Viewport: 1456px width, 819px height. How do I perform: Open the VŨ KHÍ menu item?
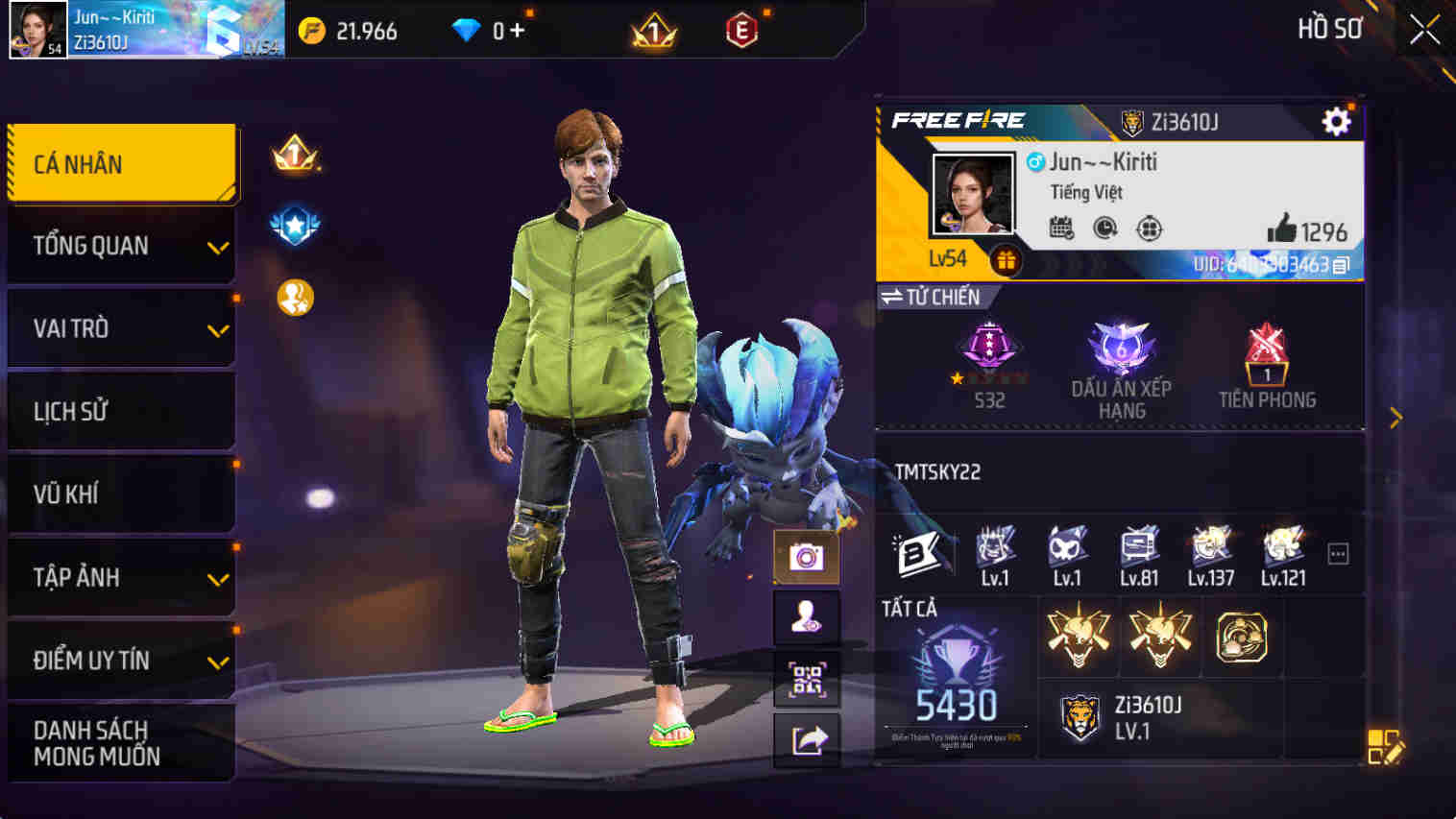(121, 494)
